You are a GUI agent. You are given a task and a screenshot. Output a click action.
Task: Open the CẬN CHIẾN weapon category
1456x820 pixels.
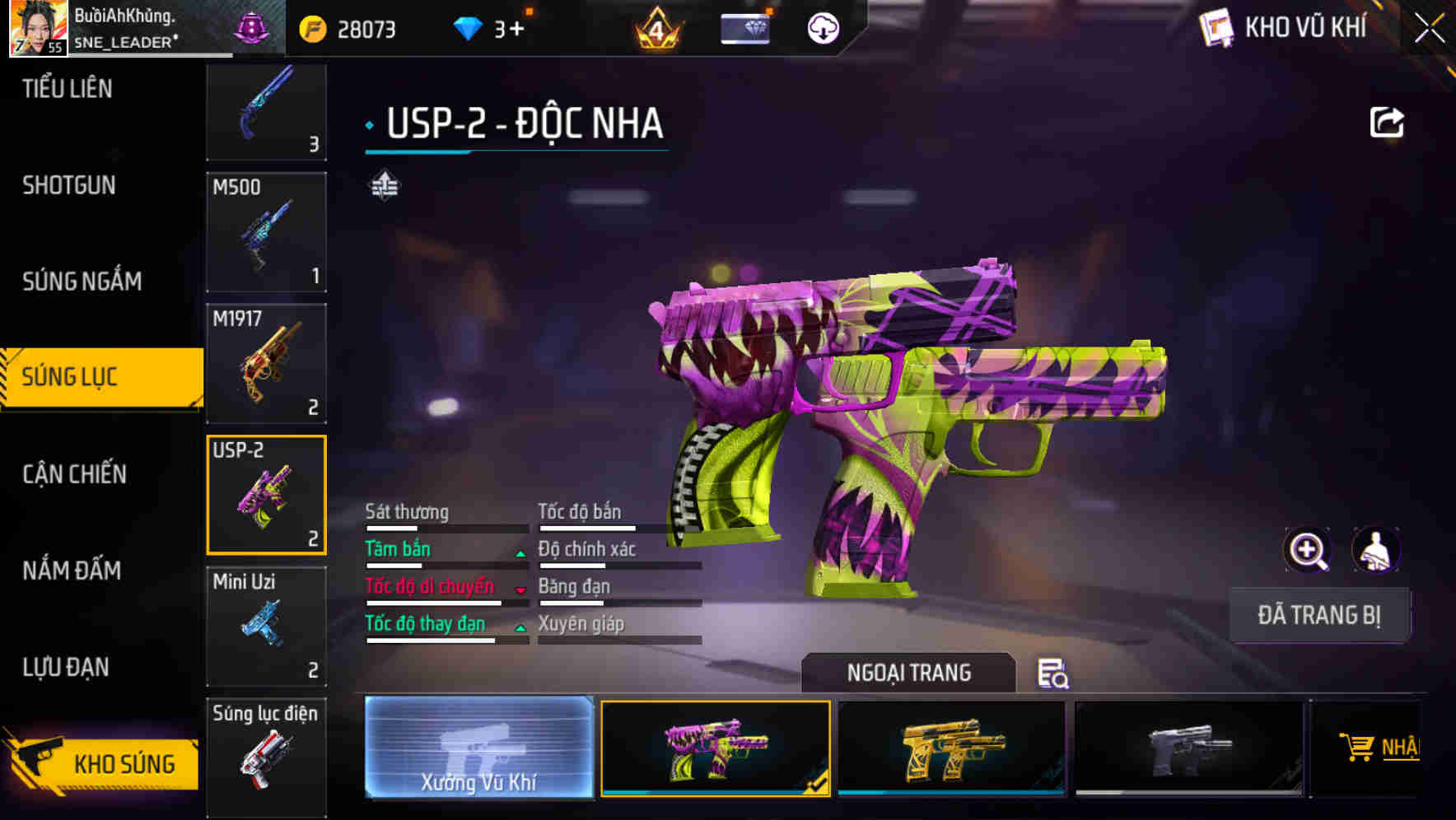pos(74,475)
